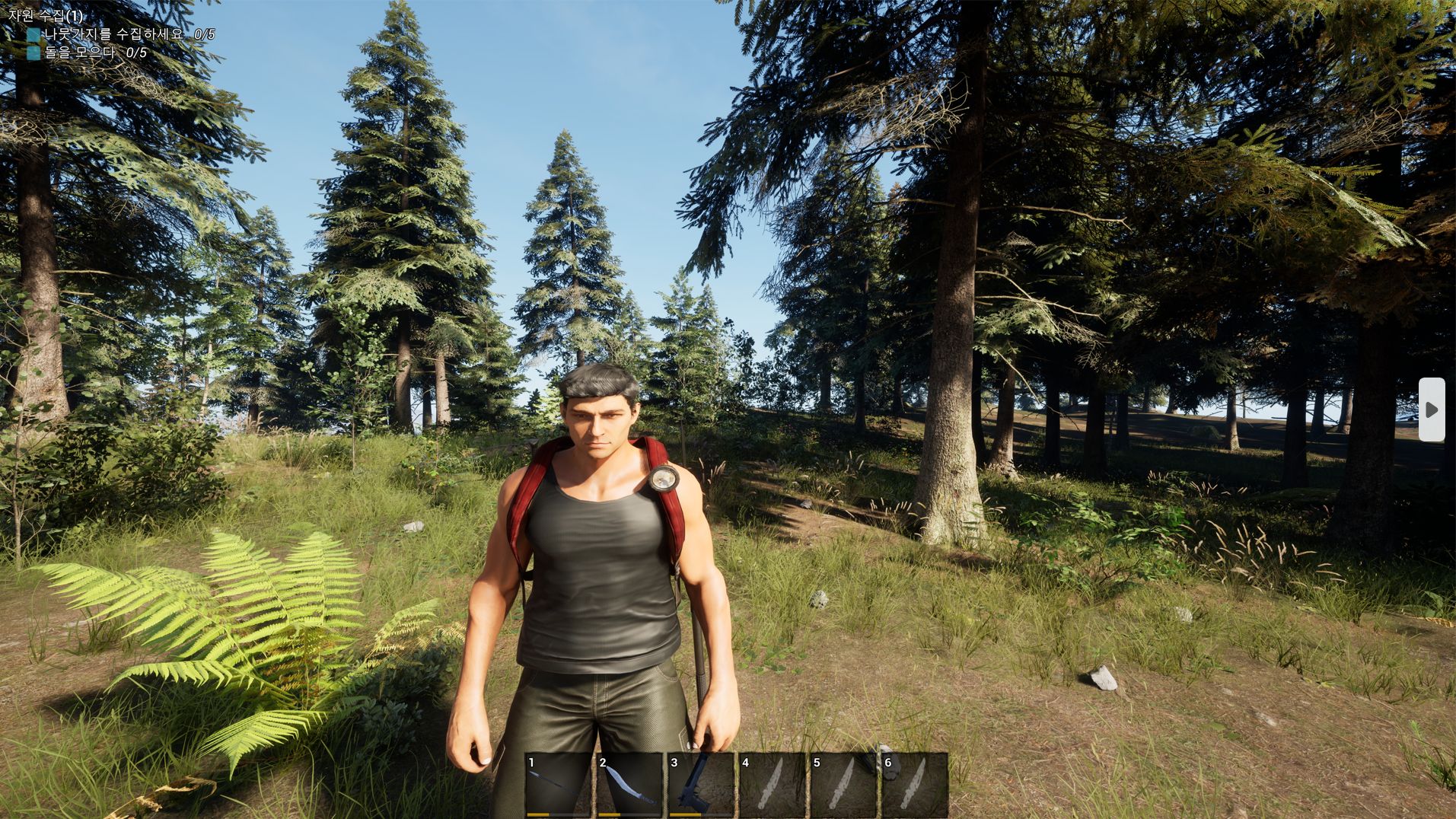Choose the pistol in hotbar slot 3
This screenshot has height=819, width=1456.
tap(700, 784)
